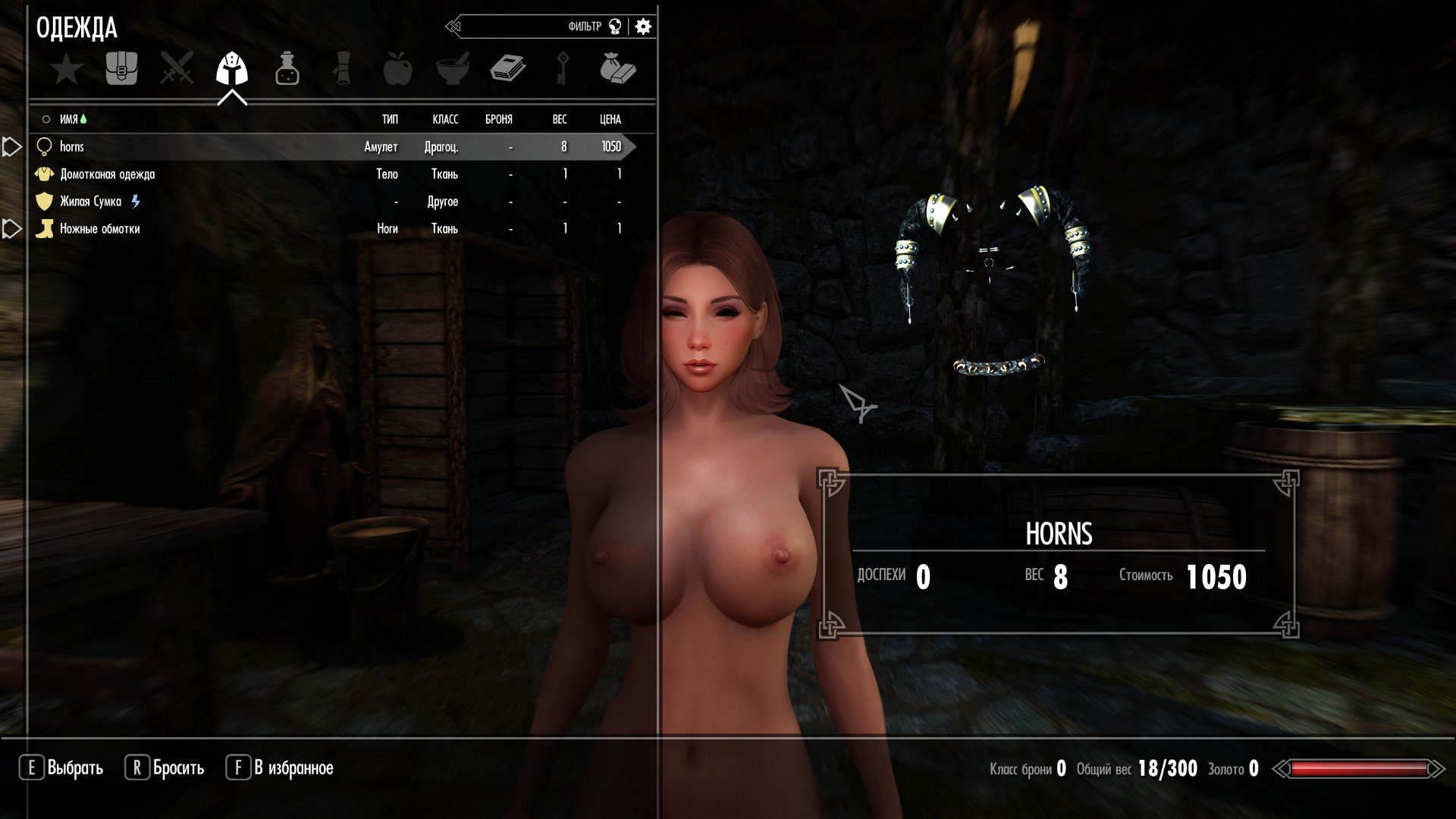Viewport: 1456px width, 819px height.
Task: Open the gear settings icon
Action: click(643, 27)
